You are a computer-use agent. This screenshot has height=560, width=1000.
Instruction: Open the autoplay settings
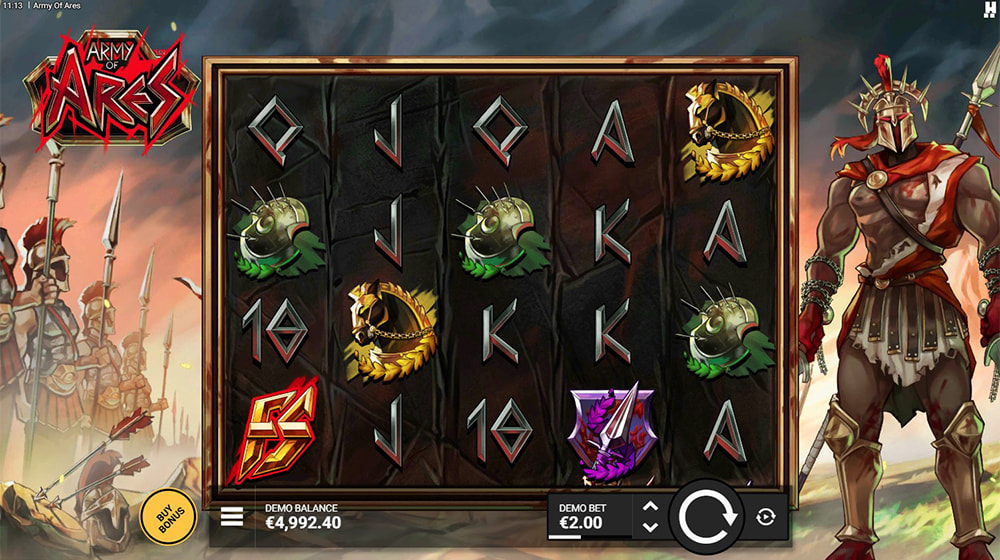pyautogui.click(x=766, y=516)
